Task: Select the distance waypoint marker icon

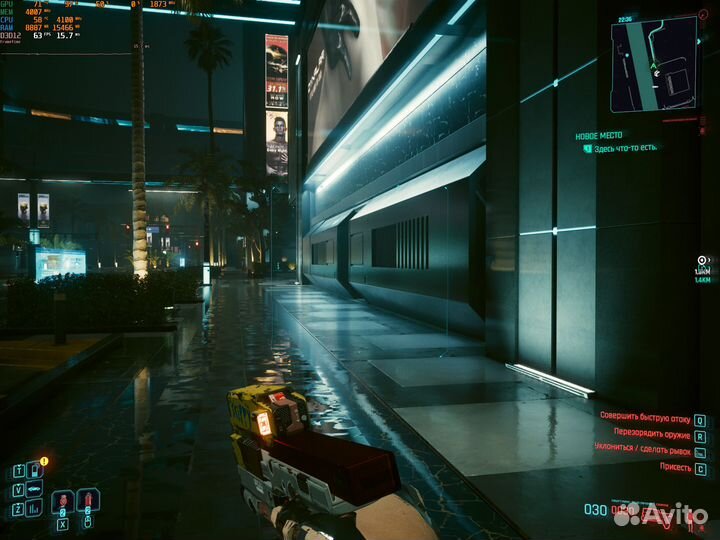Action: [x=702, y=260]
